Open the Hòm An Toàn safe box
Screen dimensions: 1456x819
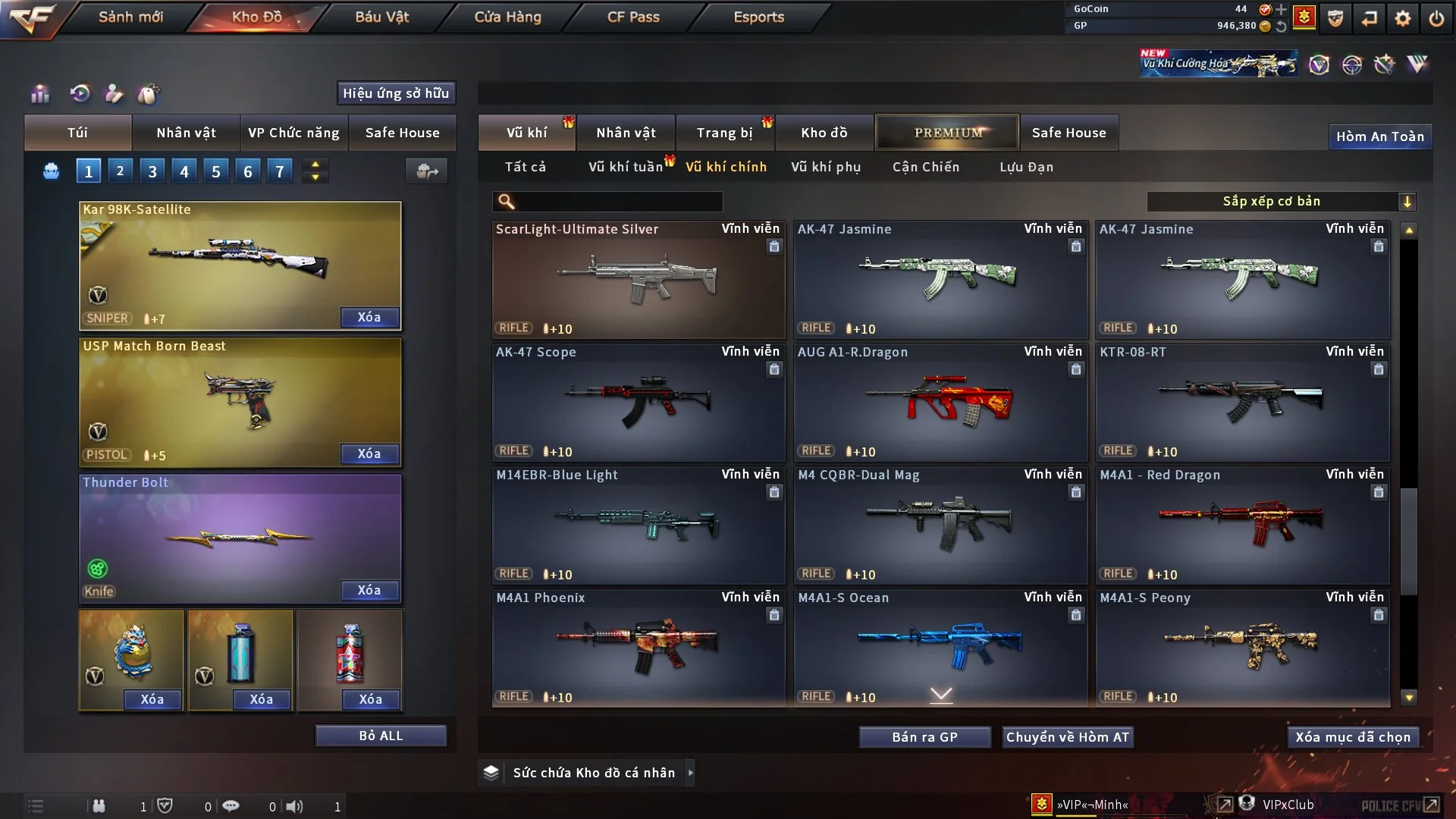click(1379, 136)
